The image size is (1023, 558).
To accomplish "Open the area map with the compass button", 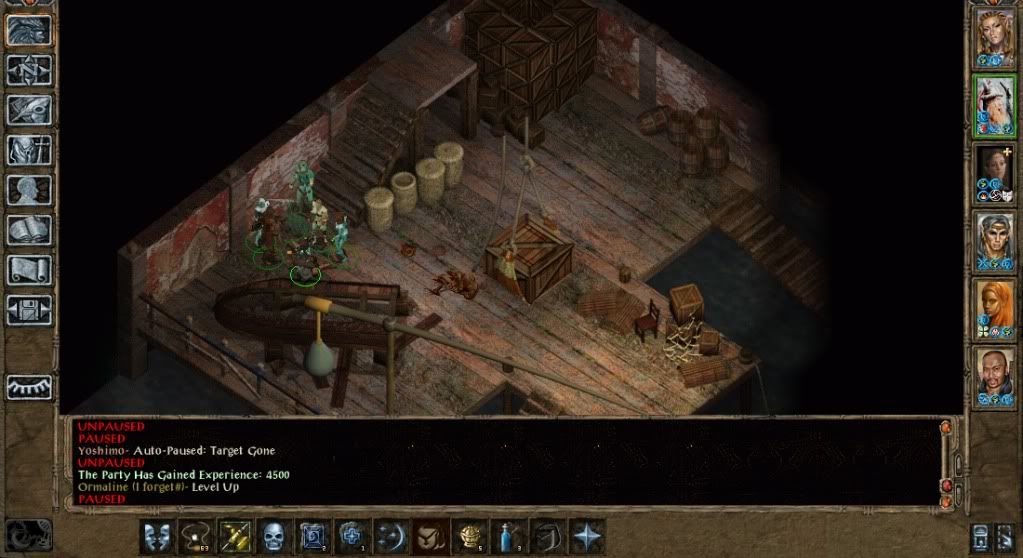I will tap(29, 69).
